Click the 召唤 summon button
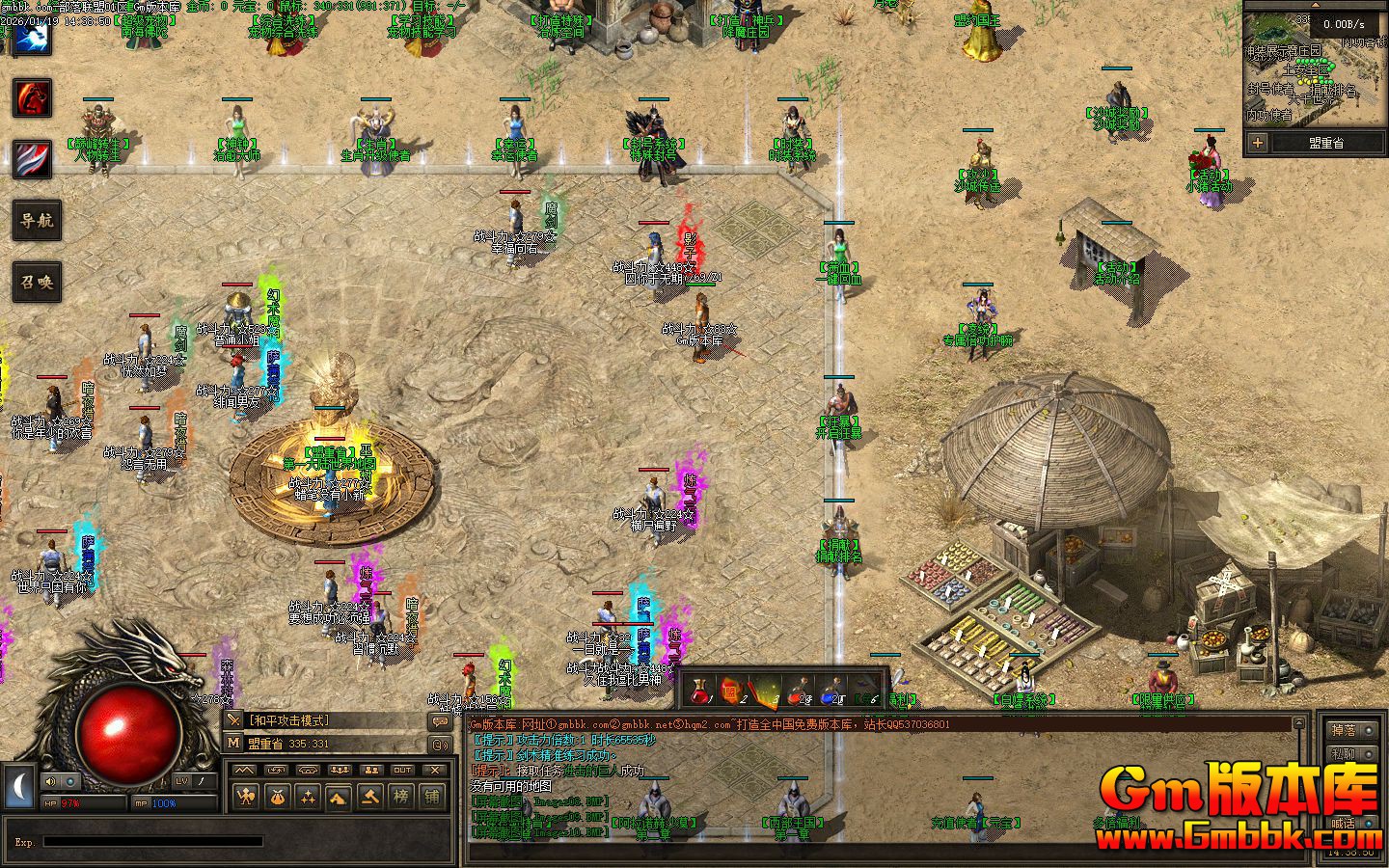 tap(37, 284)
